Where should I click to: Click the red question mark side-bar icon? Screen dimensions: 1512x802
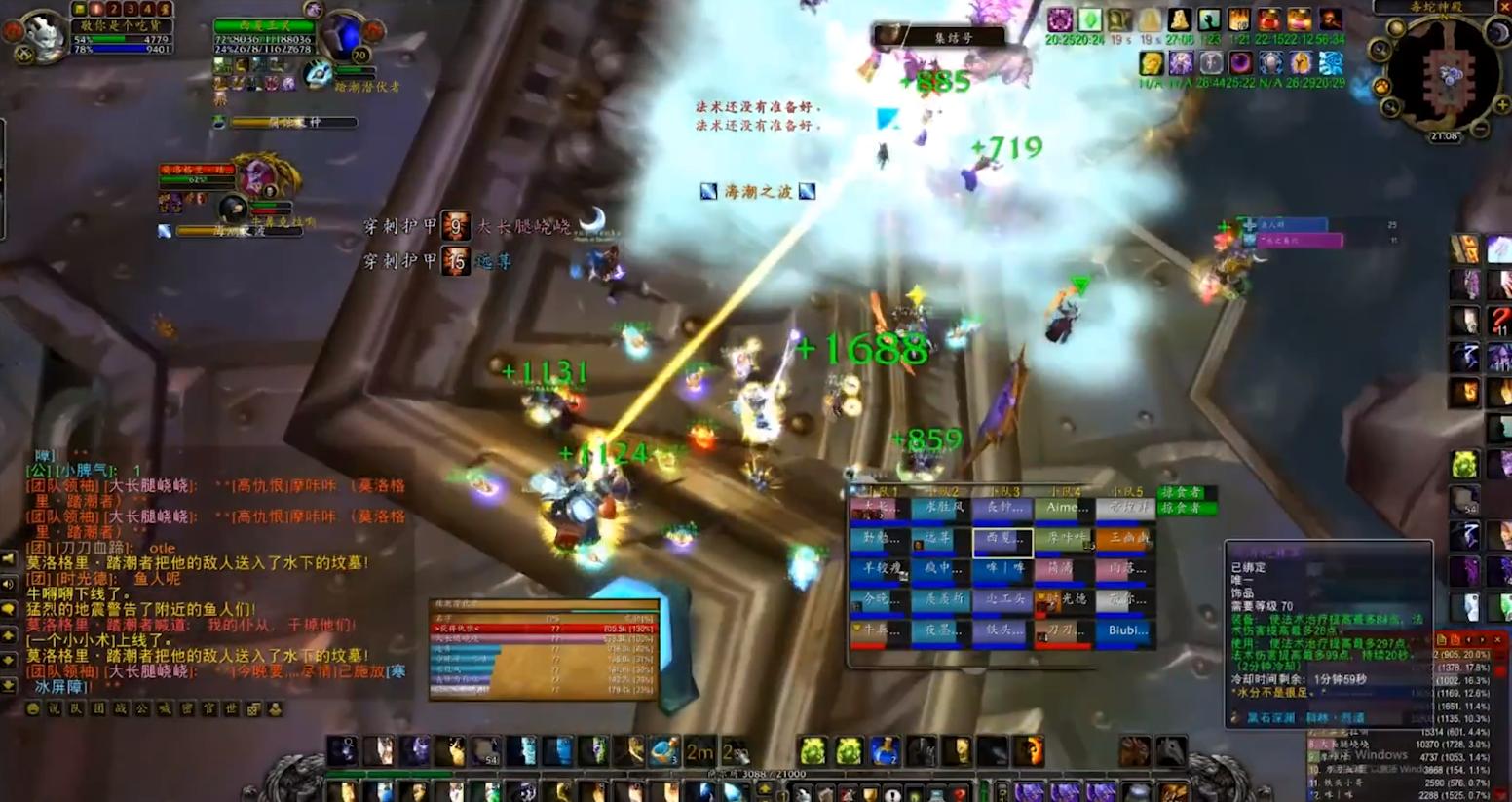coord(1500,320)
